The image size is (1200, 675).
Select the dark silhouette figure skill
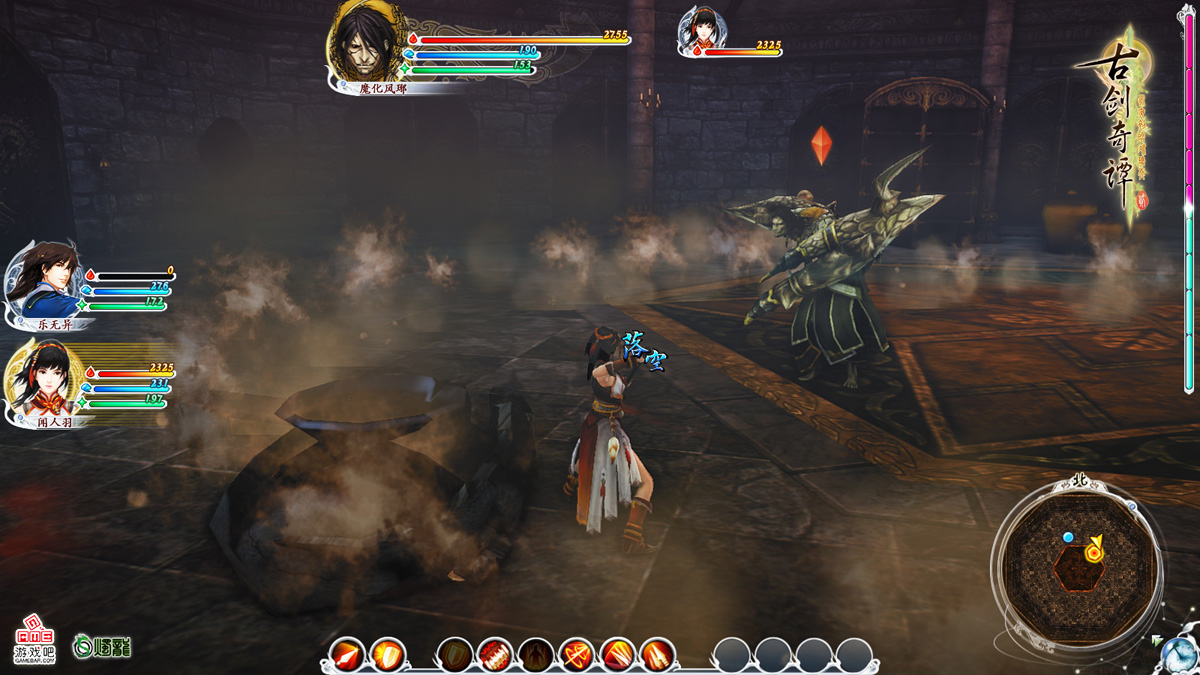[536, 656]
